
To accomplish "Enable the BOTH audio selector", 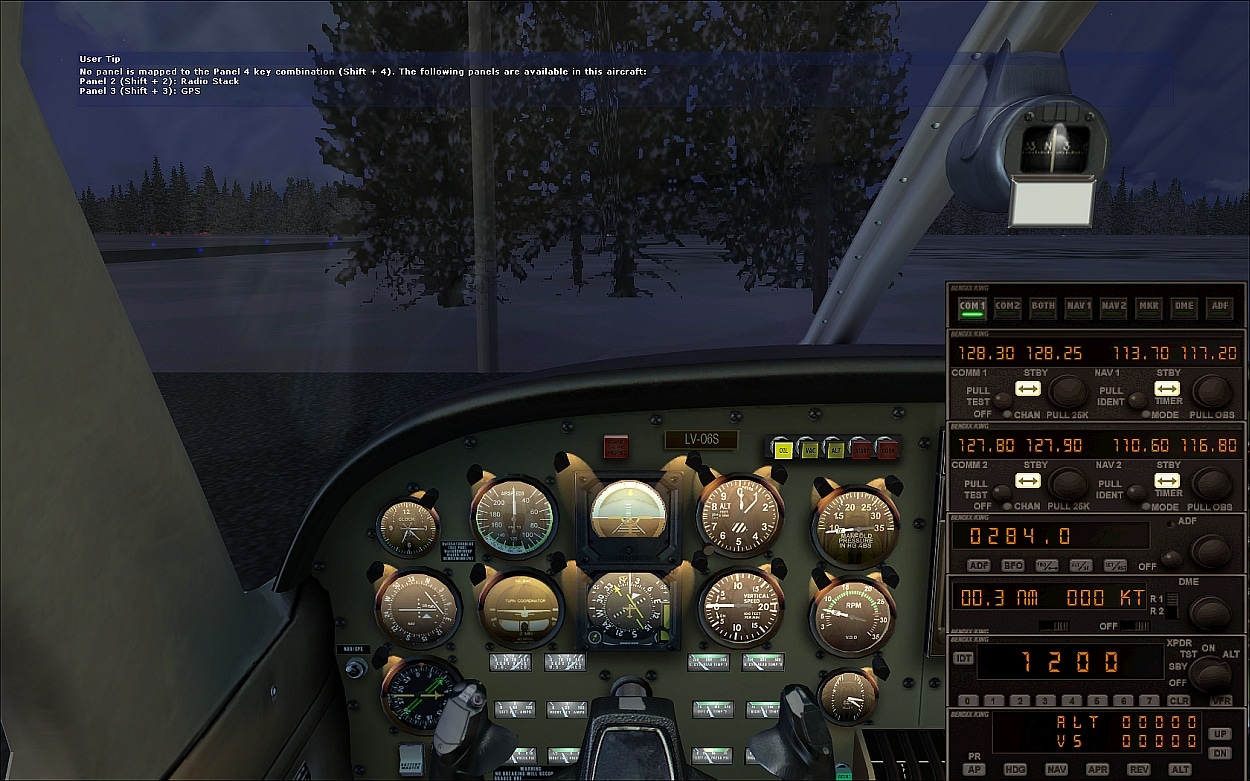I will pos(1043,307).
